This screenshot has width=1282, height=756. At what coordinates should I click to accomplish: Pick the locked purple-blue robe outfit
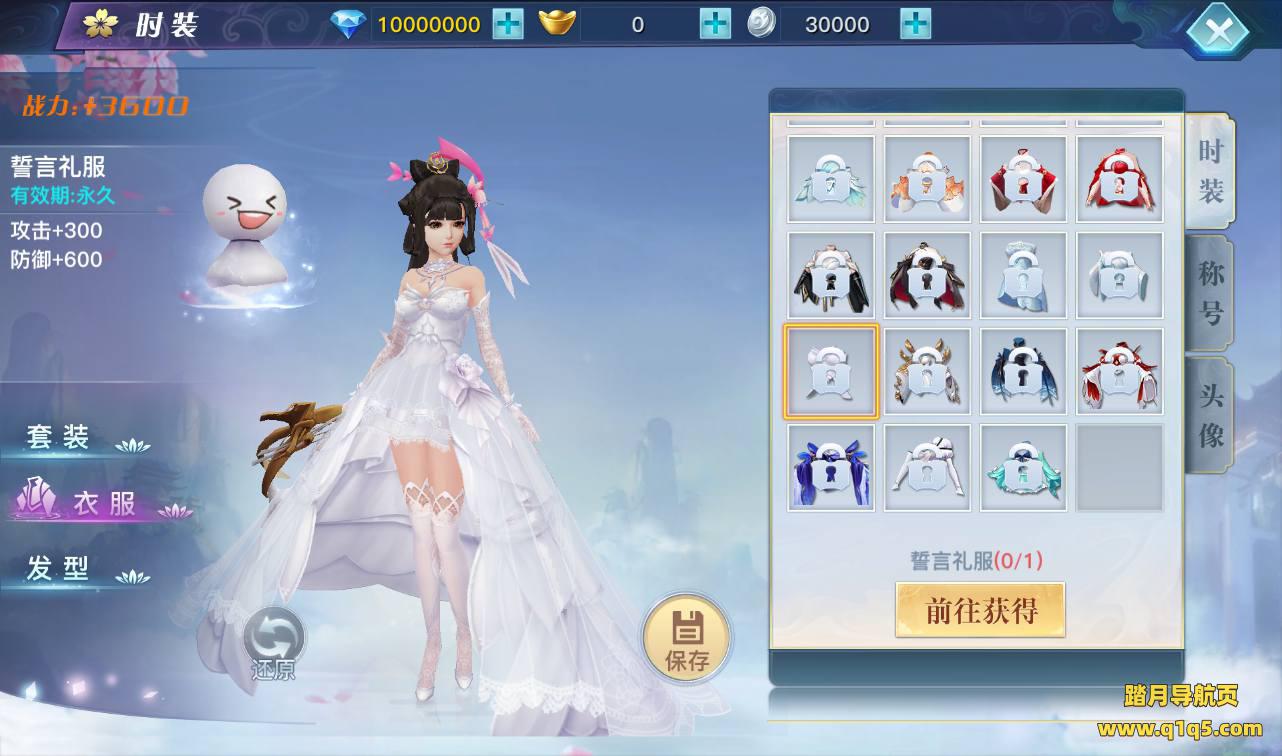(x=831, y=468)
